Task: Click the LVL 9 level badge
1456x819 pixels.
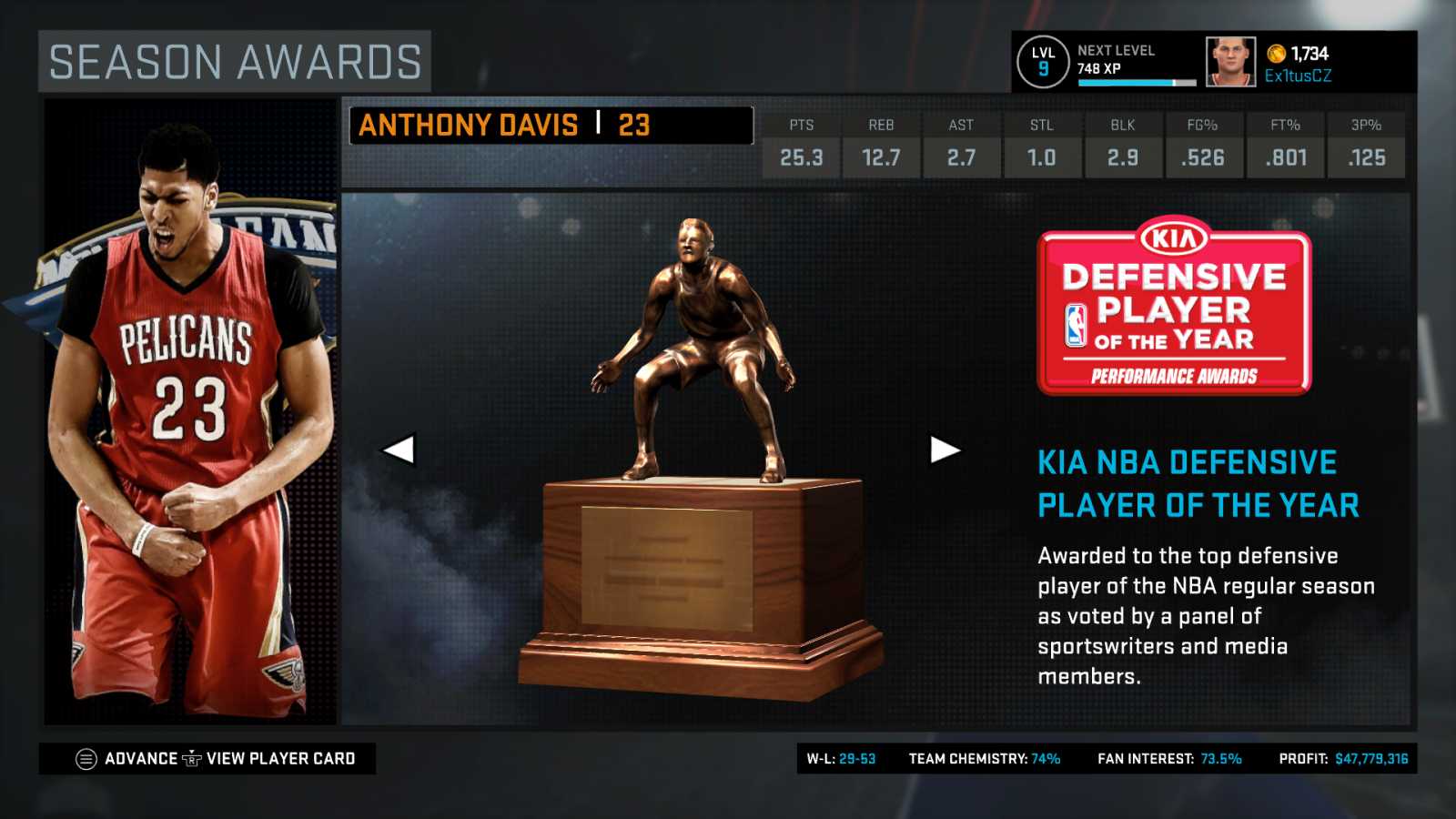Action: tap(1043, 62)
